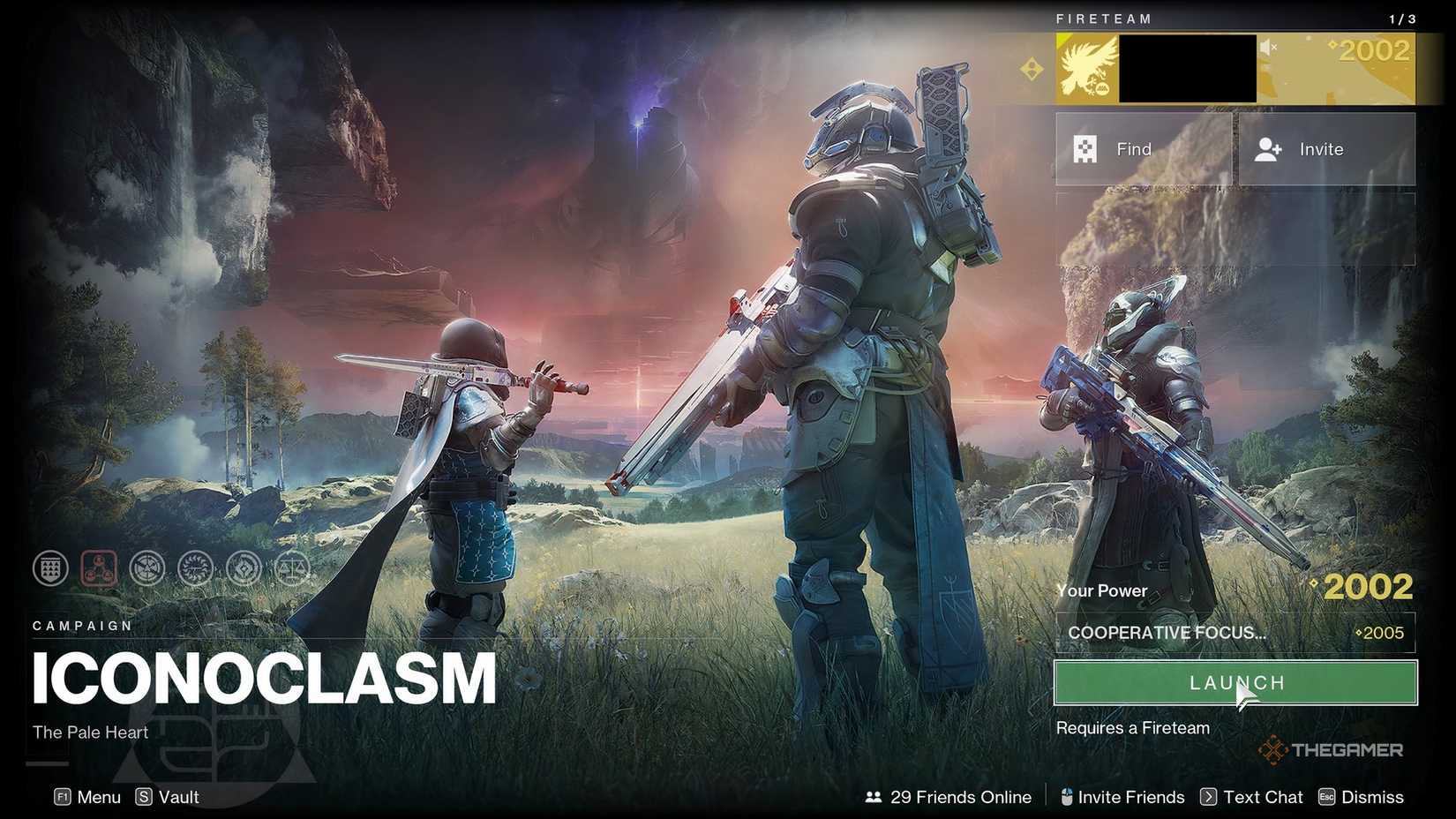The image size is (1456, 819).
Task: Click the diamond status icon beside the fireteam emblem
Action: (x=1030, y=68)
